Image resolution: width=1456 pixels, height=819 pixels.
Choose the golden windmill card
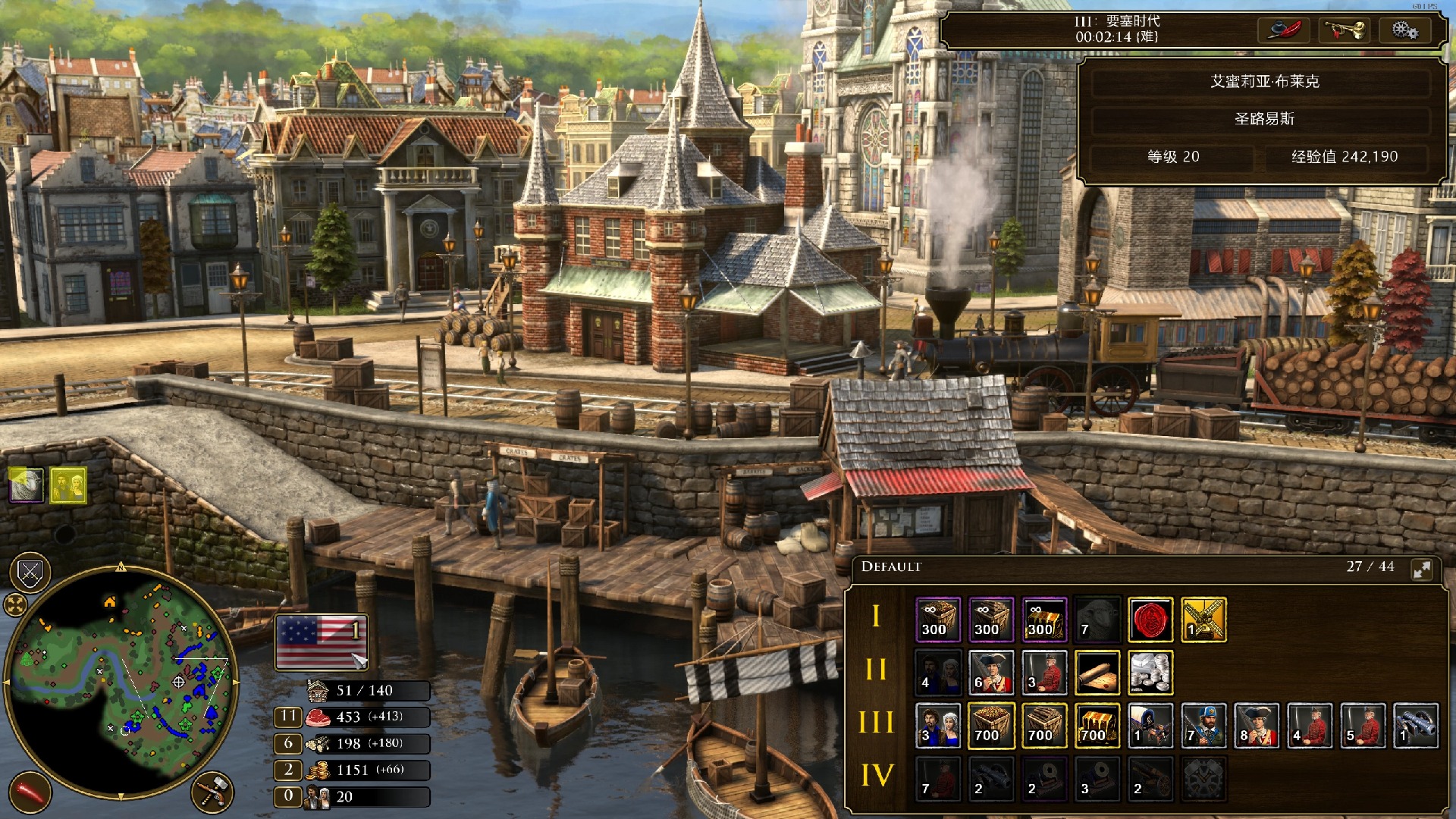click(x=1203, y=620)
